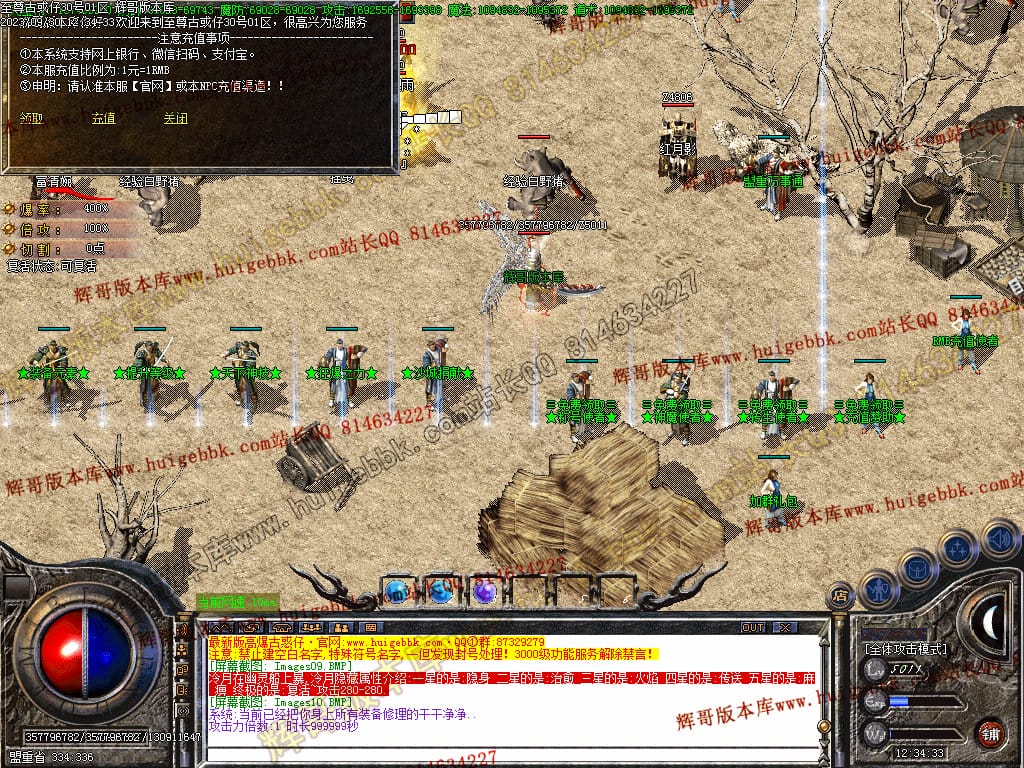This screenshot has width=1024, height=768.
Task: Click the 领取 claim link in the dialog
Action: point(31,118)
